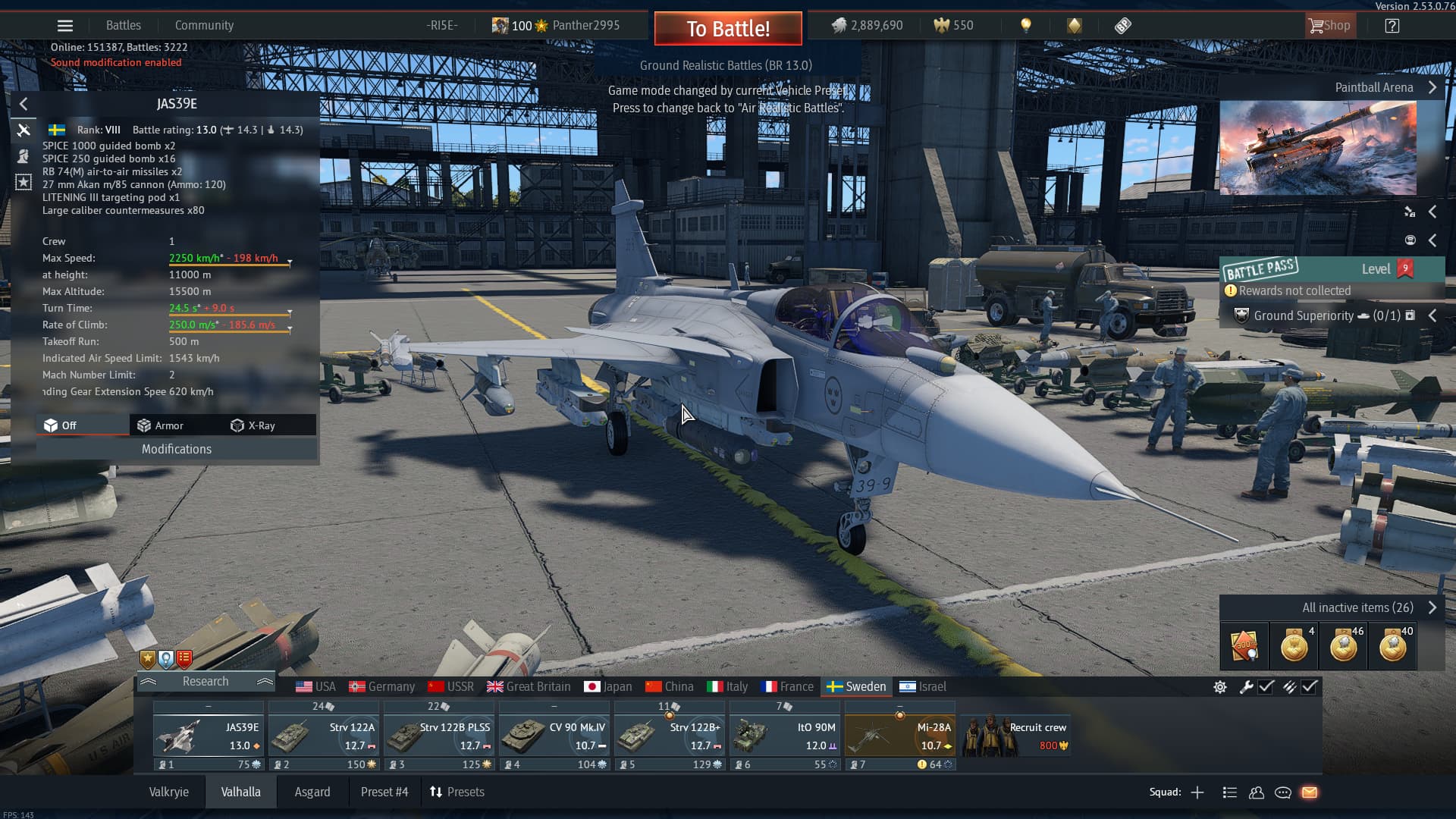The width and height of the screenshot is (1456, 819).
Task: Open the Shop
Action: click(1329, 26)
